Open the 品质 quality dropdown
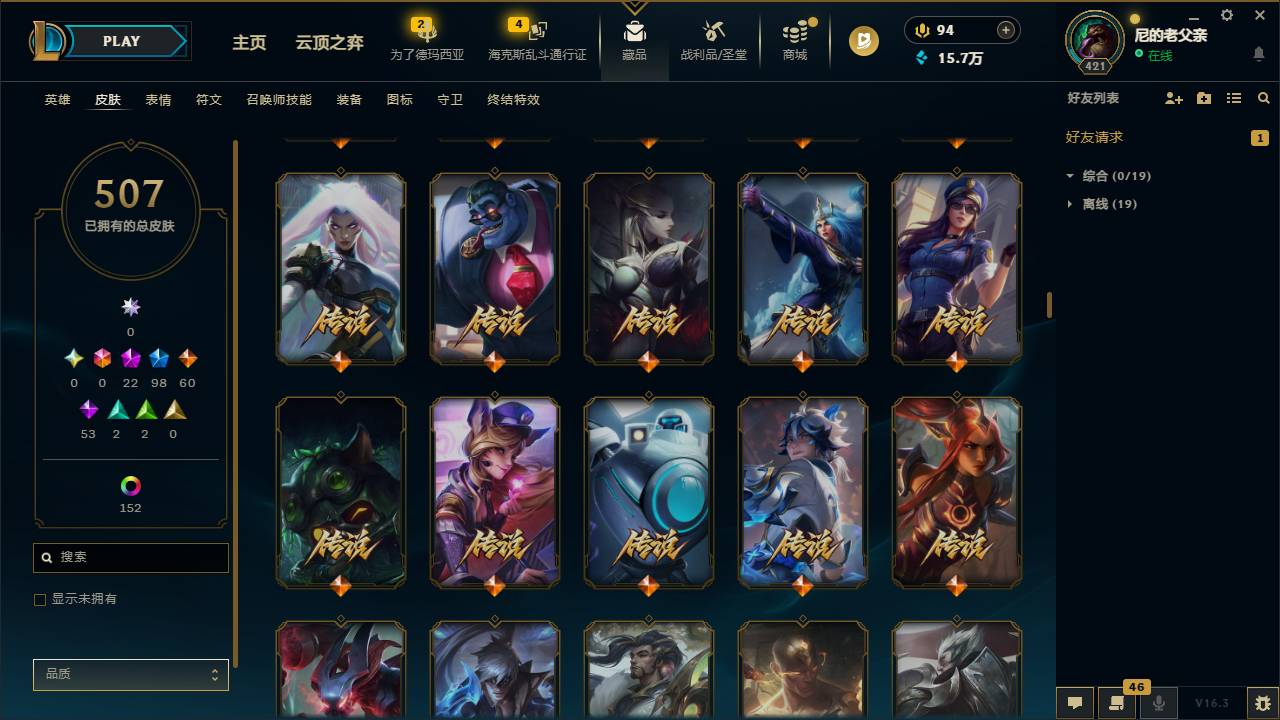This screenshot has width=1280, height=720. (x=130, y=674)
